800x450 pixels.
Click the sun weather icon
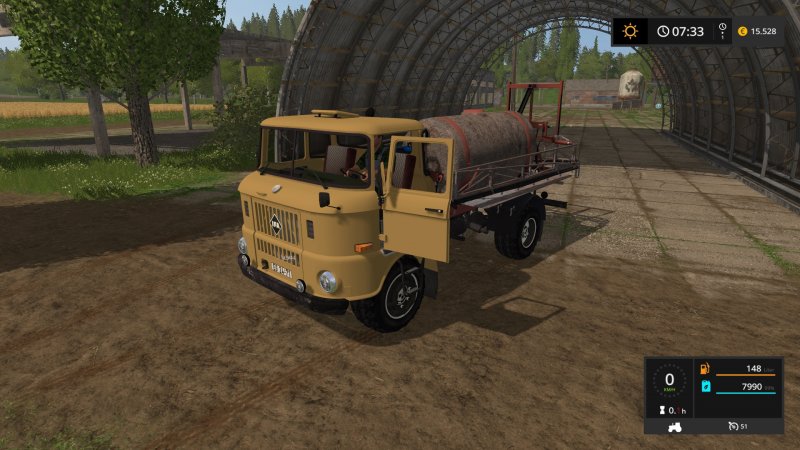point(630,31)
